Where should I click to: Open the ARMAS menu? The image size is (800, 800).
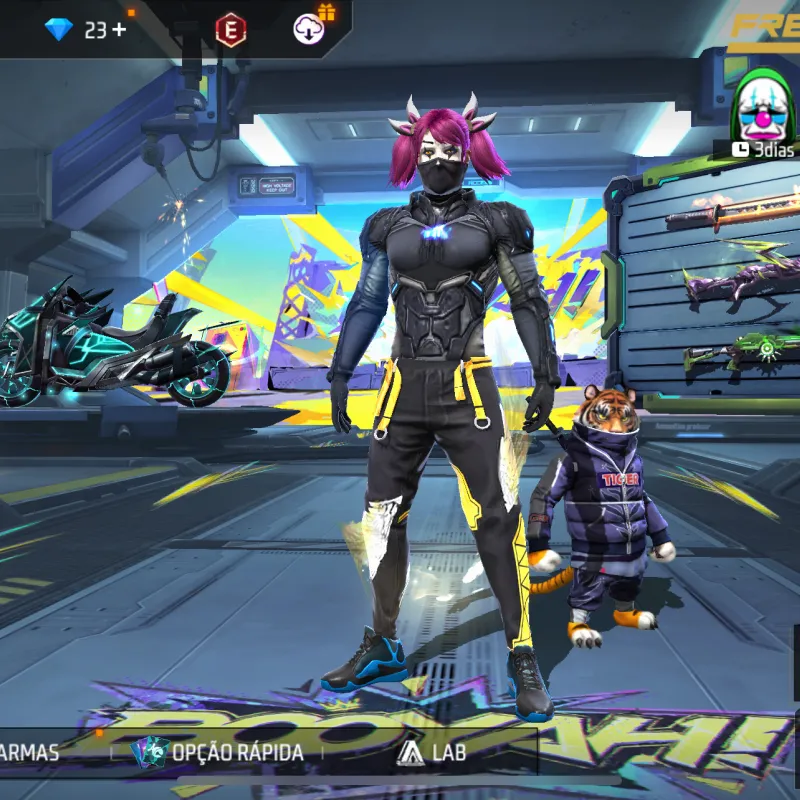30,753
